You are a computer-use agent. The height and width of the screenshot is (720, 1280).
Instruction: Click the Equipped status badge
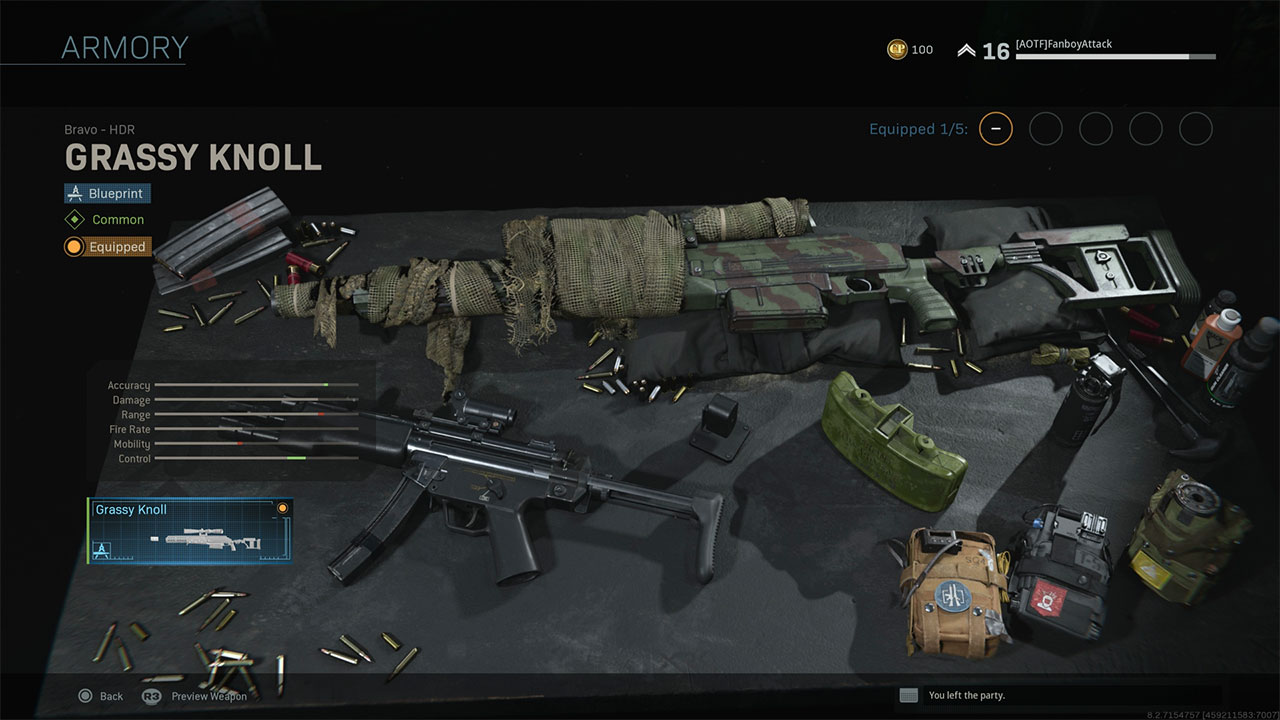[107, 247]
